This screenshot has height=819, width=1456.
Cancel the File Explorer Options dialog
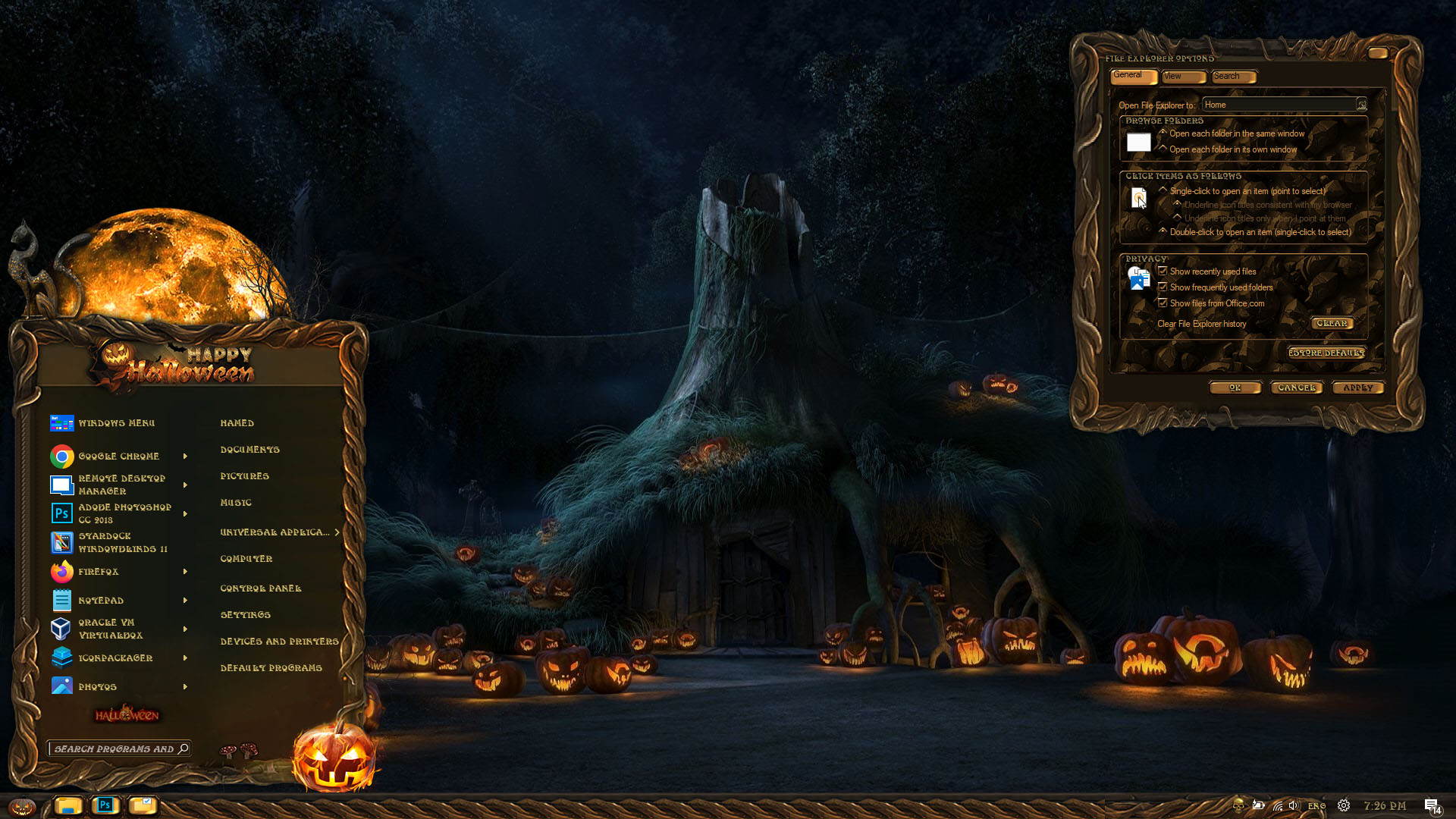[x=1296, y=388]
